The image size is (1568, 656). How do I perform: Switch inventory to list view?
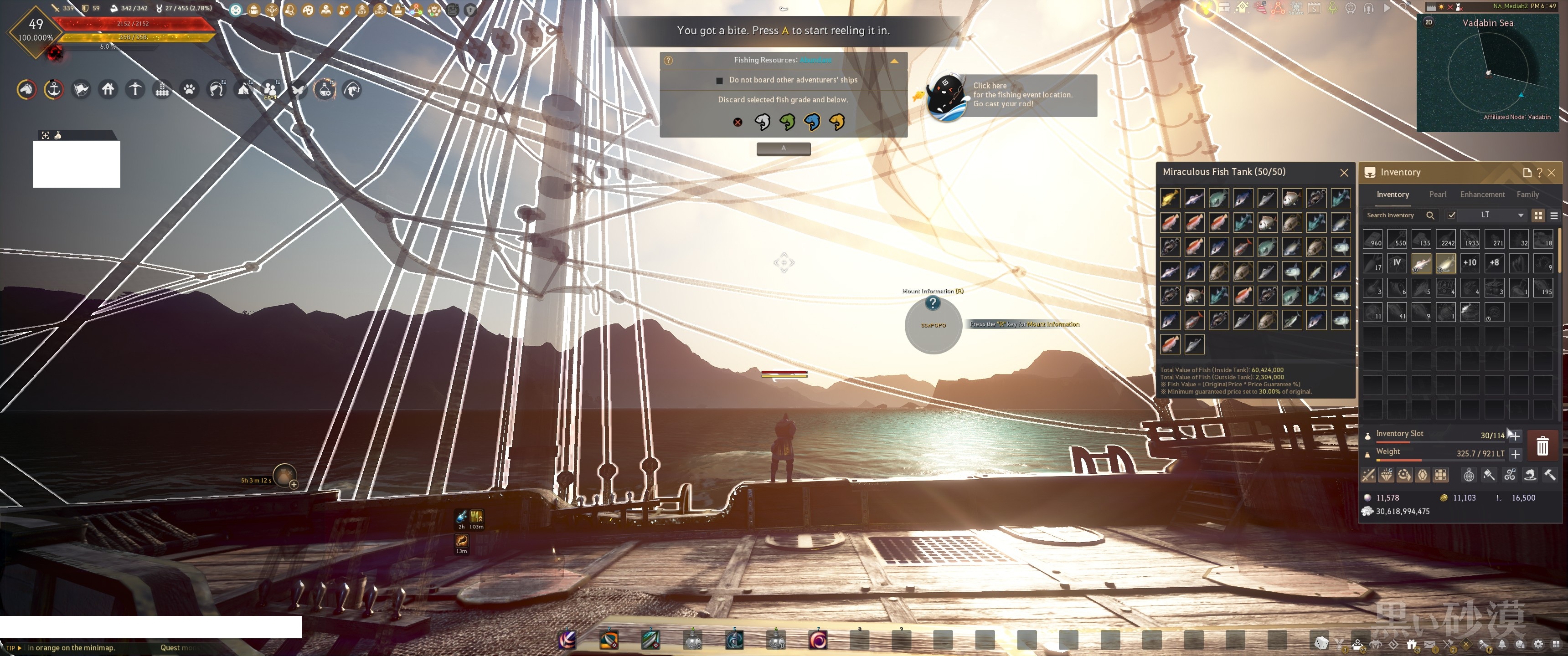[1553, 215]
